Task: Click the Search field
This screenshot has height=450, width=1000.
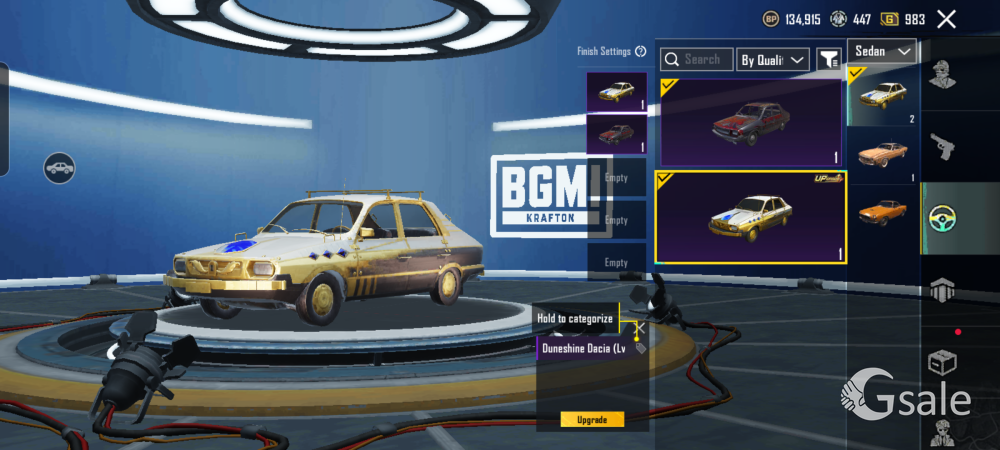Action: (x=697, y=60)
